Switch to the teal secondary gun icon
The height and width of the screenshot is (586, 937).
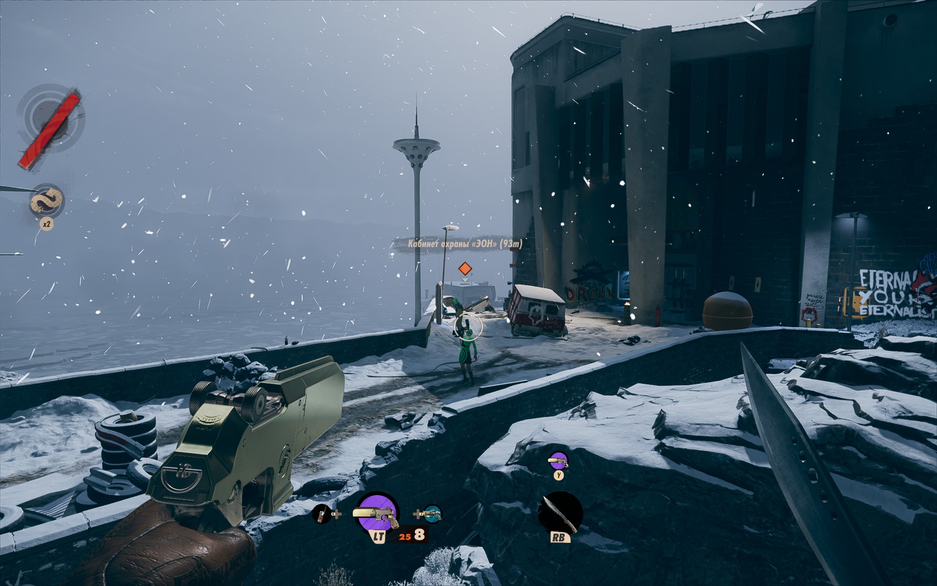(432, 514)
